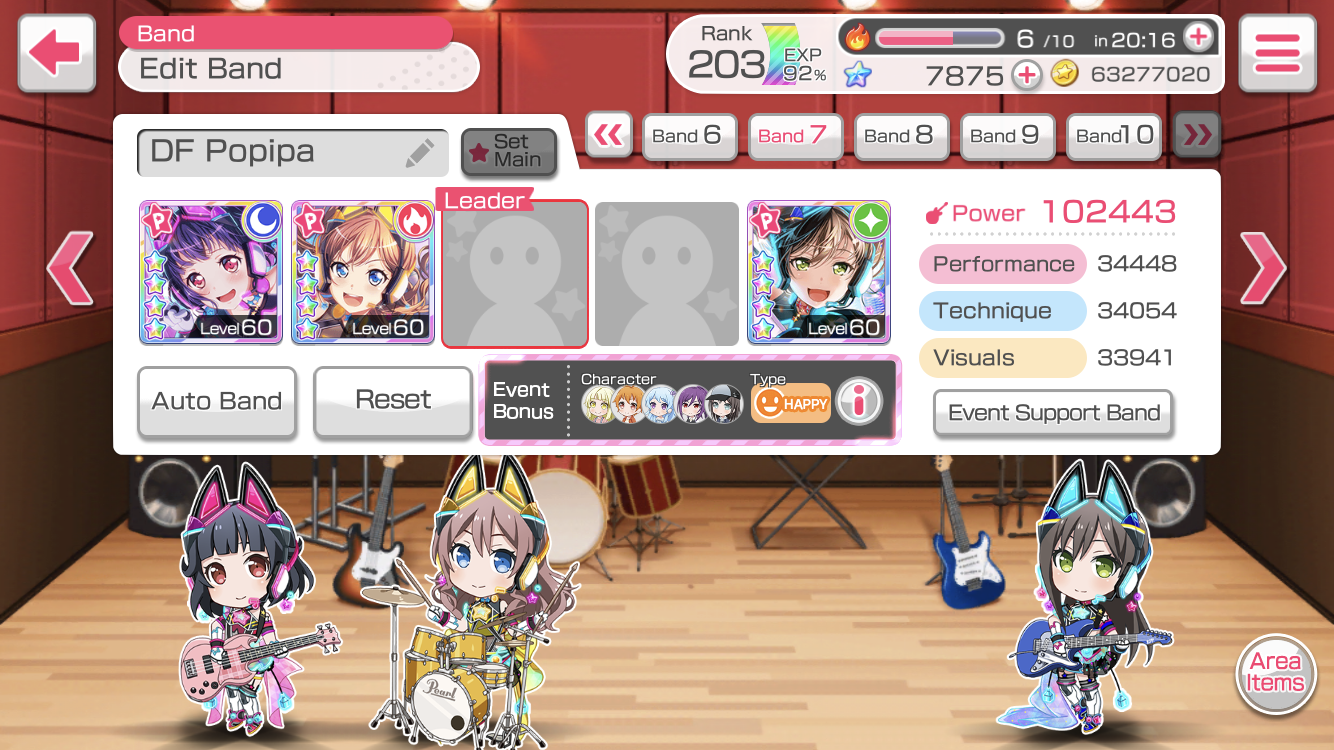Switch to Band 10 tab
Viewport: 1334px width, 750px height.
click(1114, 136)
